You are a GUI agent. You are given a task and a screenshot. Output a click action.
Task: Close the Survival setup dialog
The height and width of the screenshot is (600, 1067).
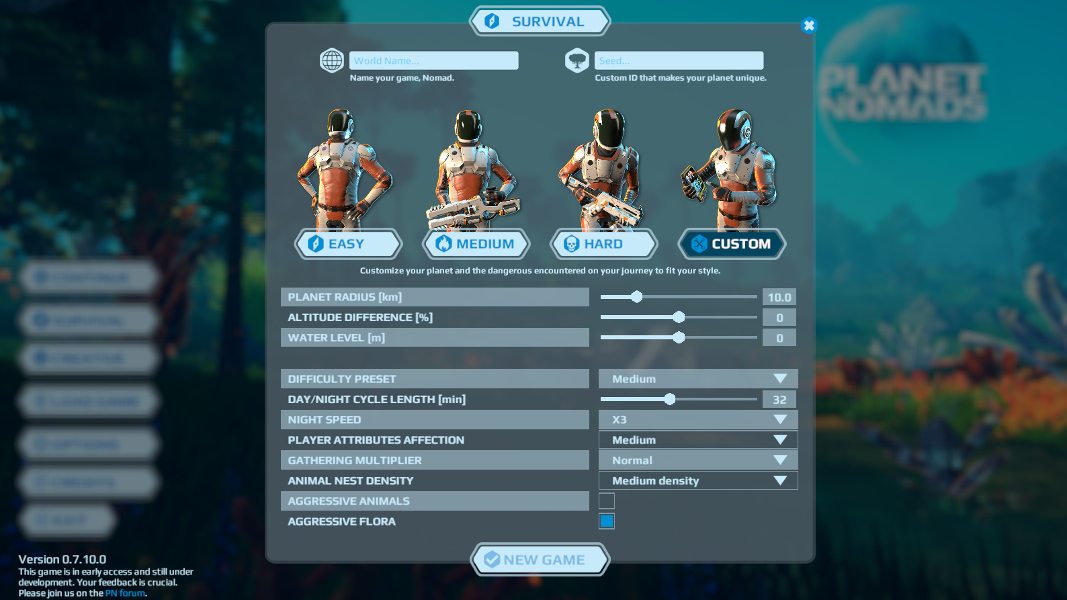(x=809, y=25)
